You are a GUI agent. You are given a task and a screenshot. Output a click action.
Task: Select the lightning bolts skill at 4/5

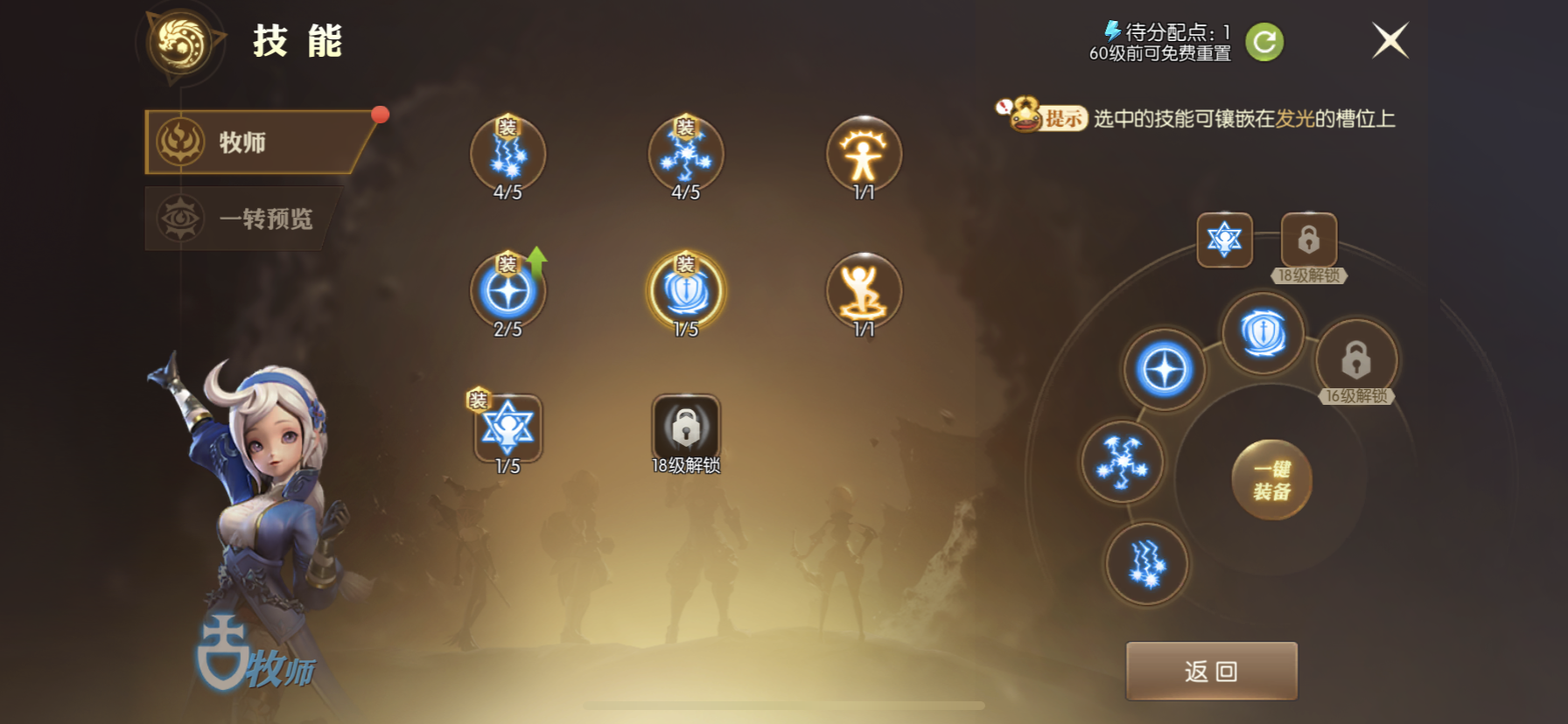tap(507, 155)
